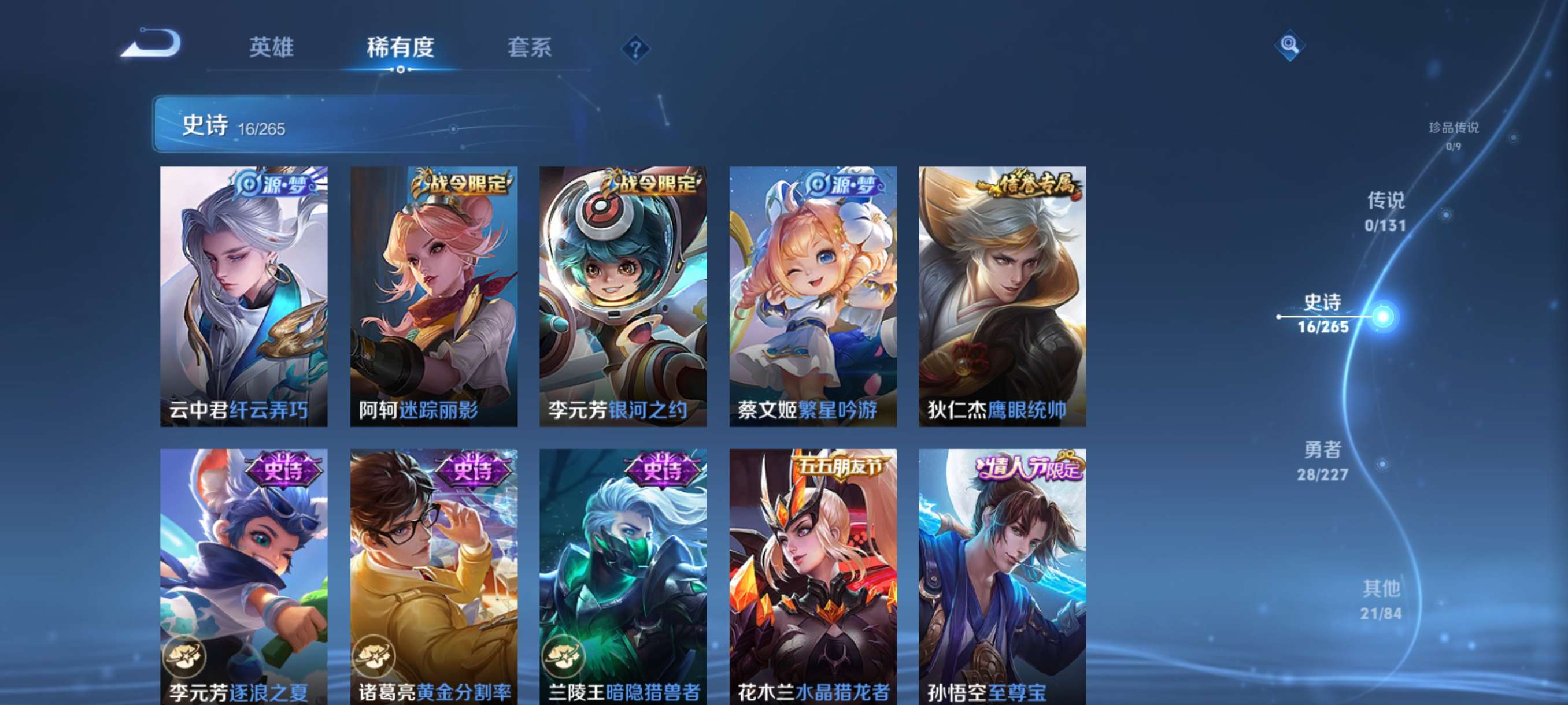Open the search magnifier at top right
Screen dimensions: 1568x705
click(x=1290, y=46)
